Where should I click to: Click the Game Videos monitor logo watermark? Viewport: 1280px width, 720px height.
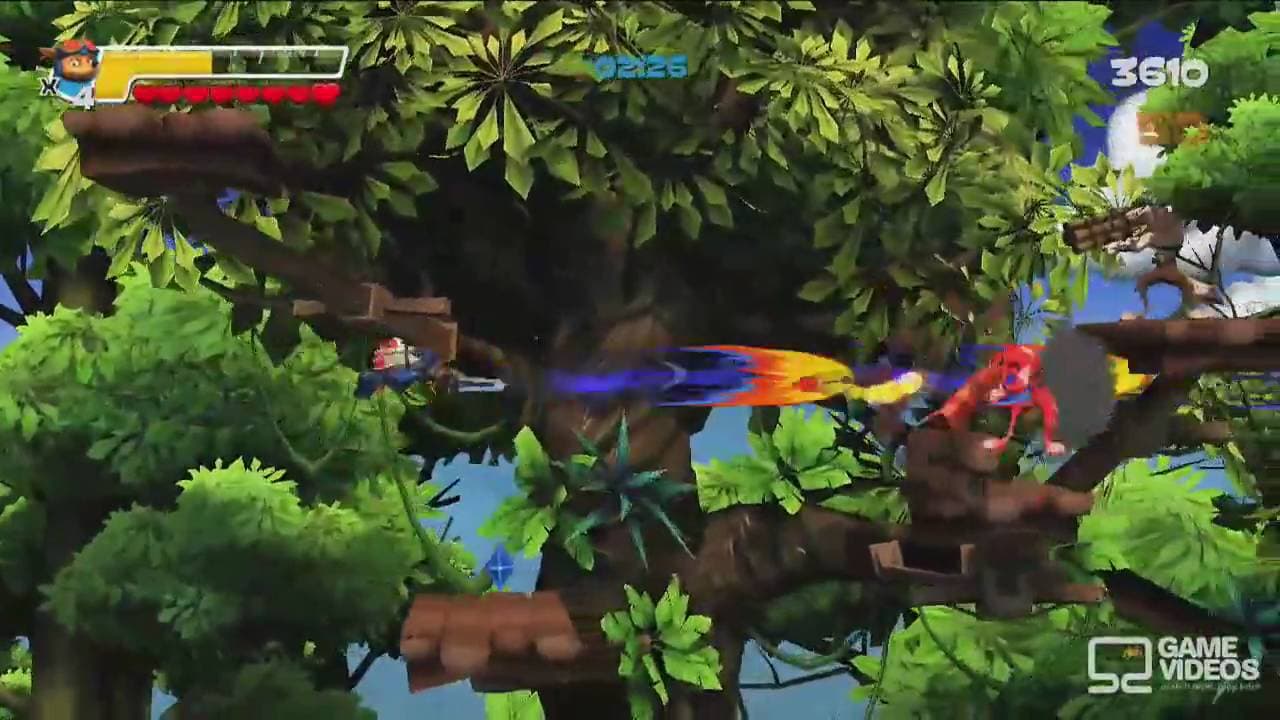1120,666
